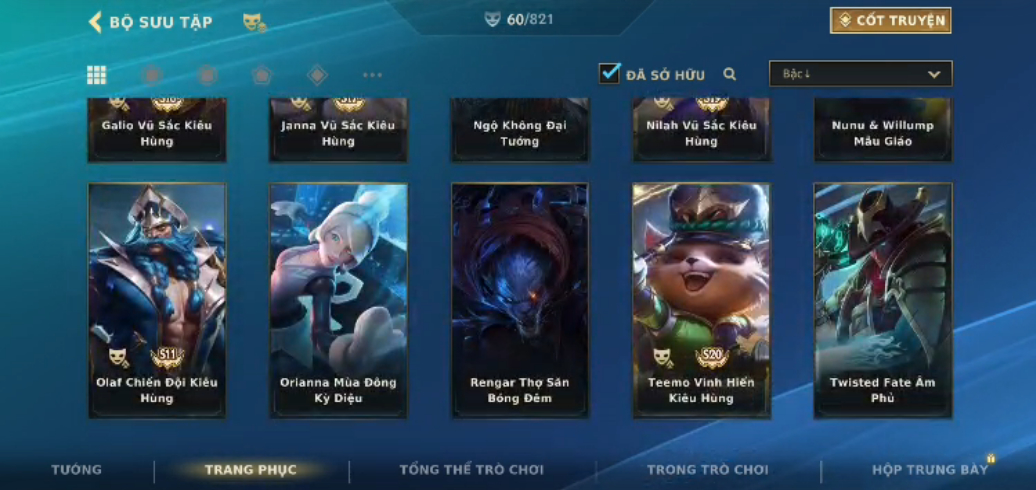1036x490 pixels.
Task: Toggle the Đã Sở Hữu checkbox
Action: coord(610,74)
